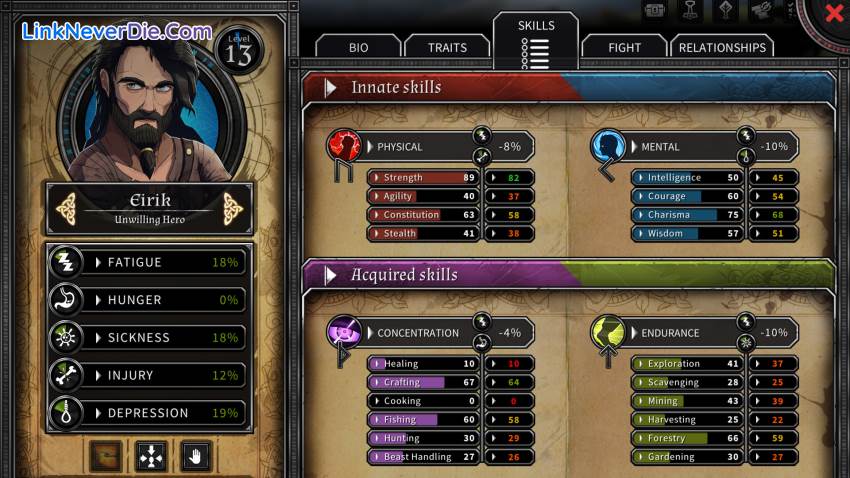The height and width of the screenshot is (478, 850).
Task: Collapse the Innate skills section
Action: coord(330,88)
